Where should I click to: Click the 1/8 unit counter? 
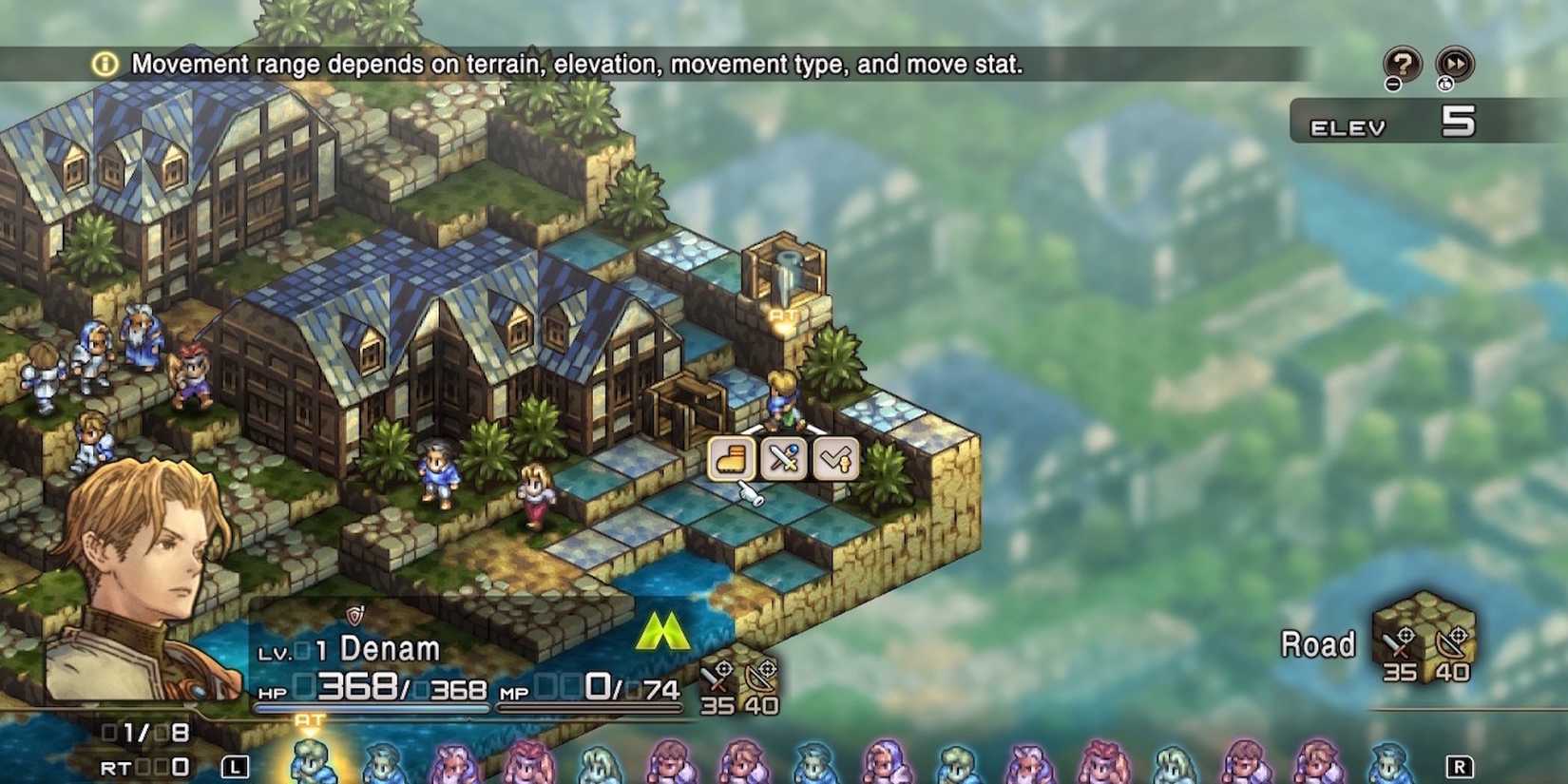pos(143,730)
